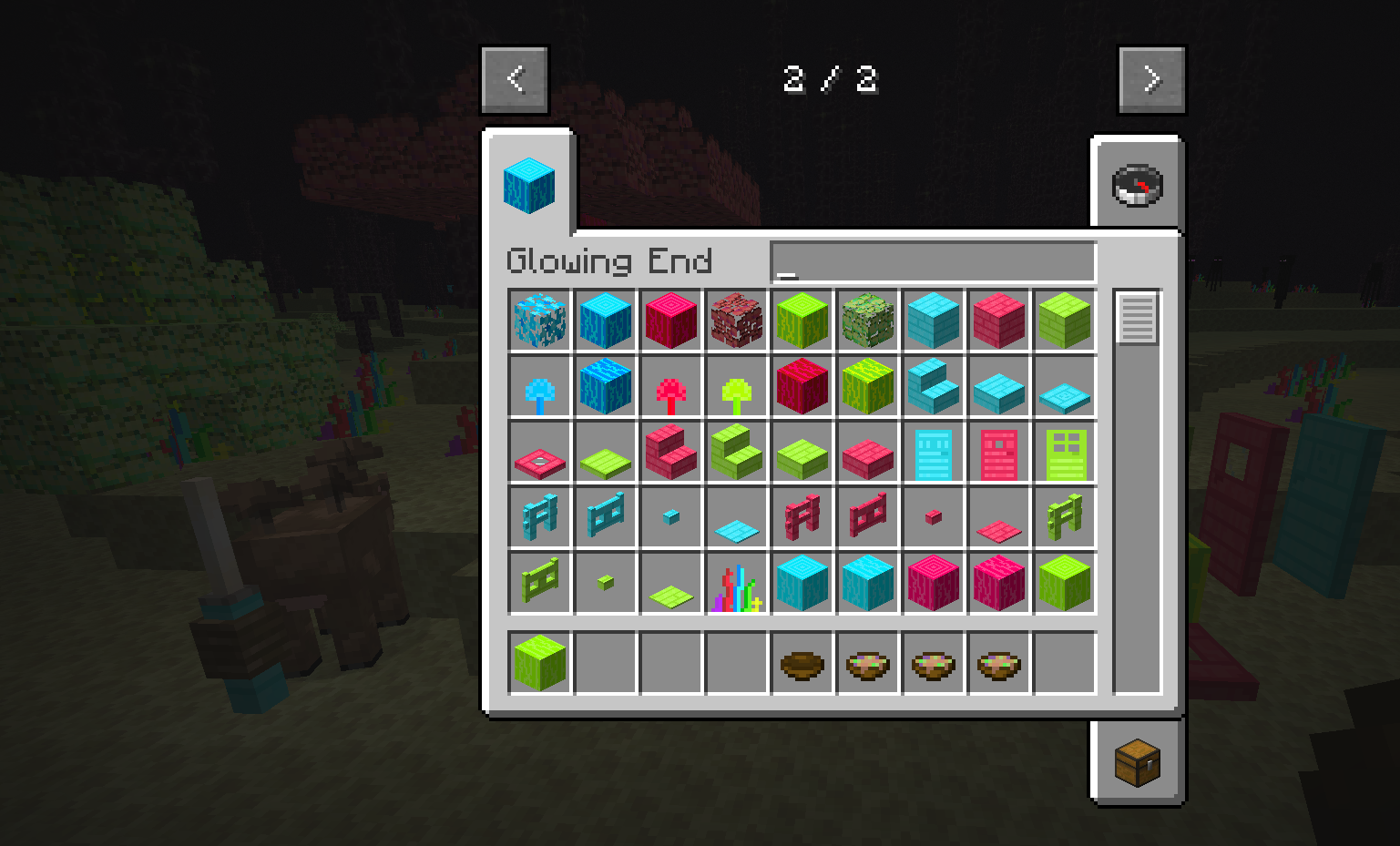This screenshot has width=1400, height=846.
Task: Open the chest inventory icon
Action: coord(1138,765)
